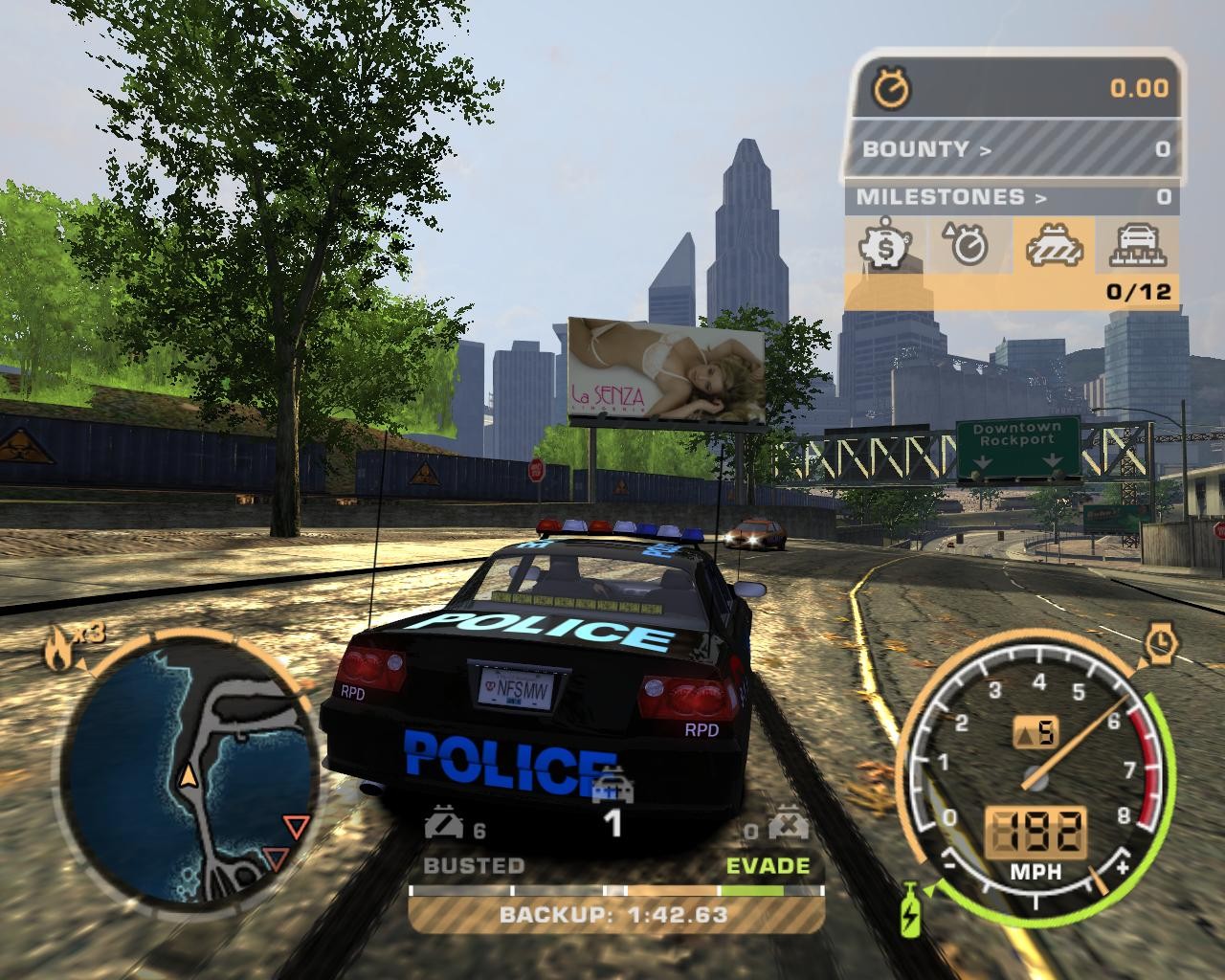
Task: Click the cop count police car icon
Action: point(612,790)
